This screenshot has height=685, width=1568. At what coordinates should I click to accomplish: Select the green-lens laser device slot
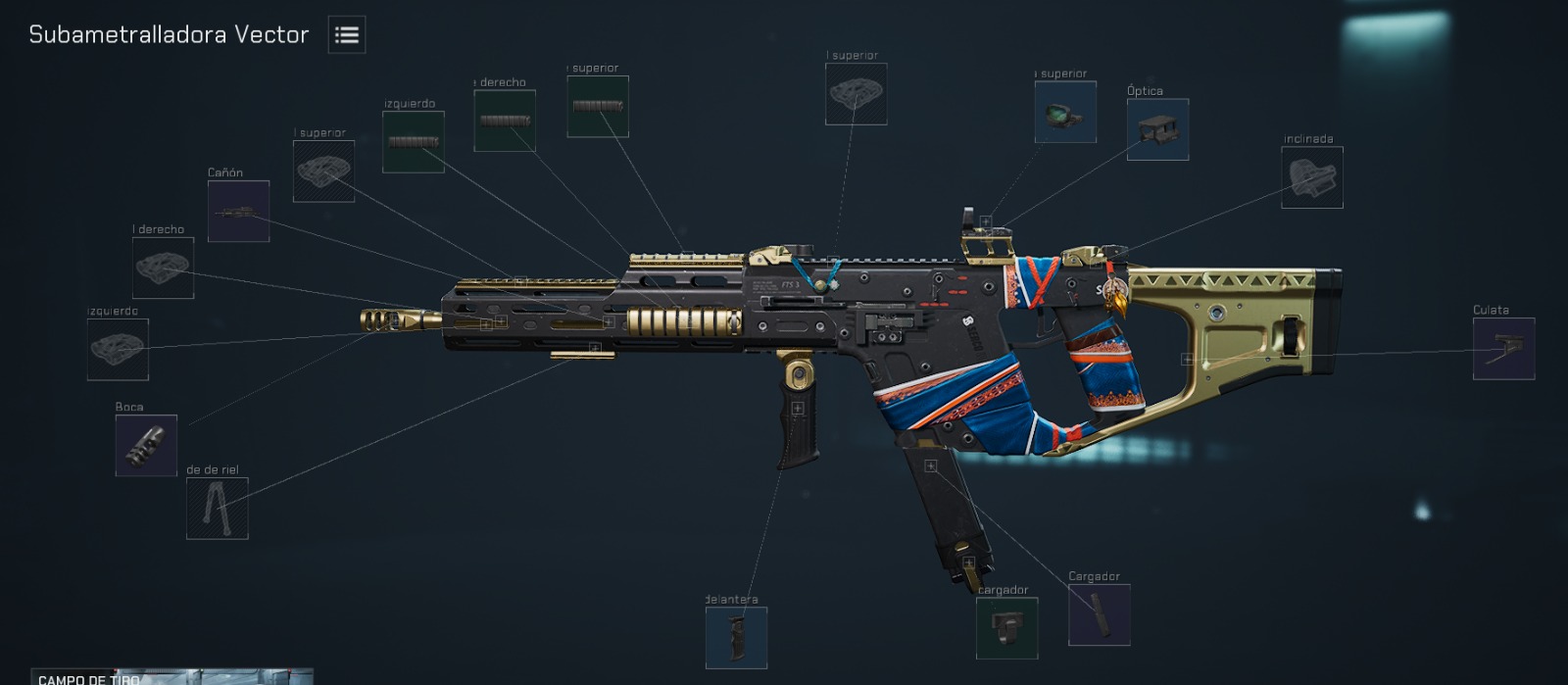pos(1064,112)
